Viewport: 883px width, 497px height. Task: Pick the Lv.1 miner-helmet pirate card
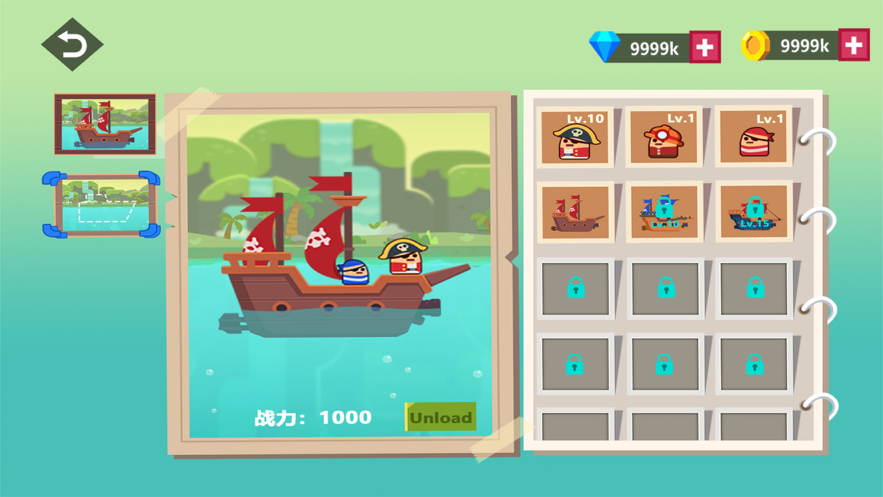(664, 137)
